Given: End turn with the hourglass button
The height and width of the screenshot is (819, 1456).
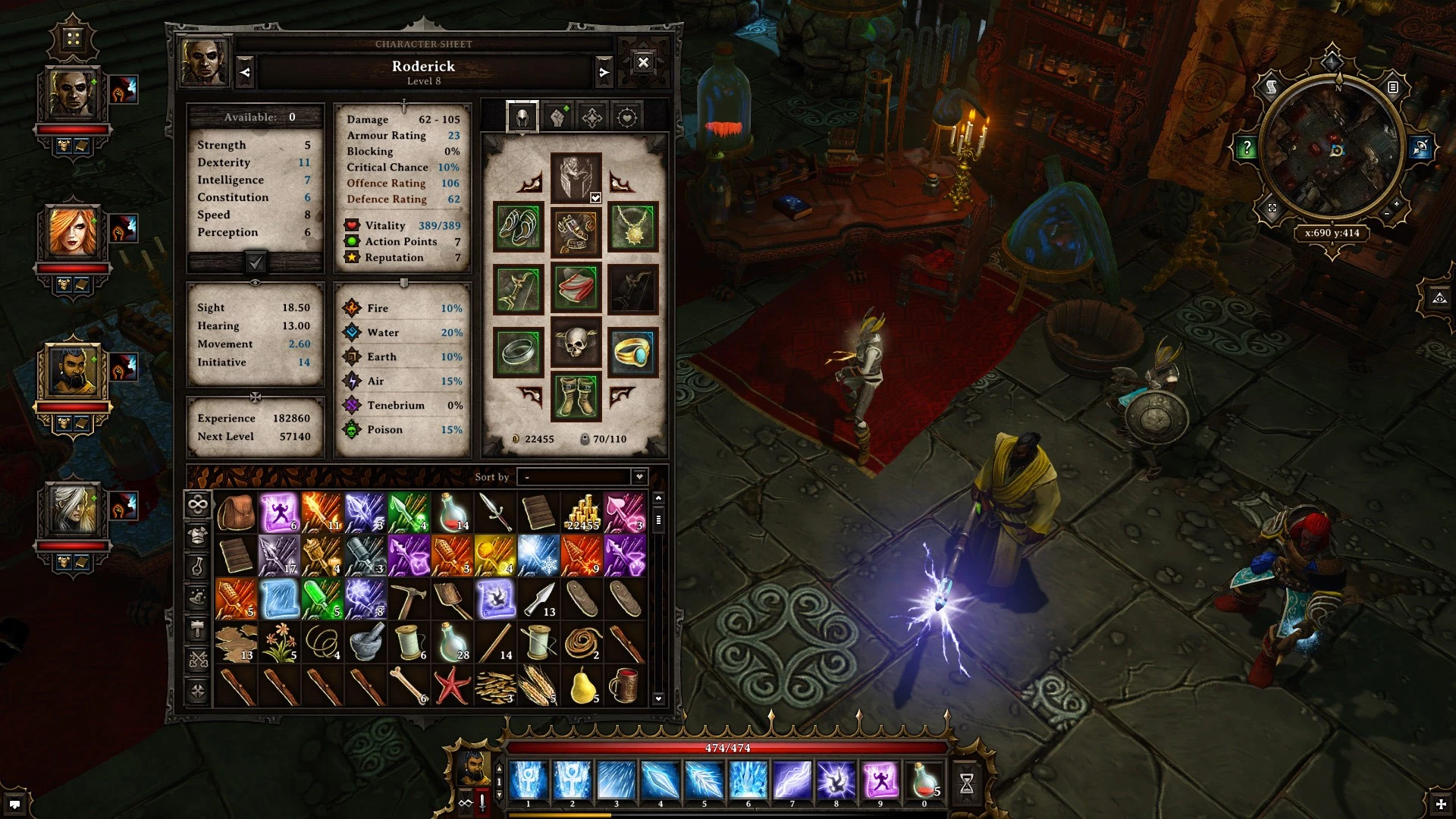Looking at the screenshot, I should point(966,783).
